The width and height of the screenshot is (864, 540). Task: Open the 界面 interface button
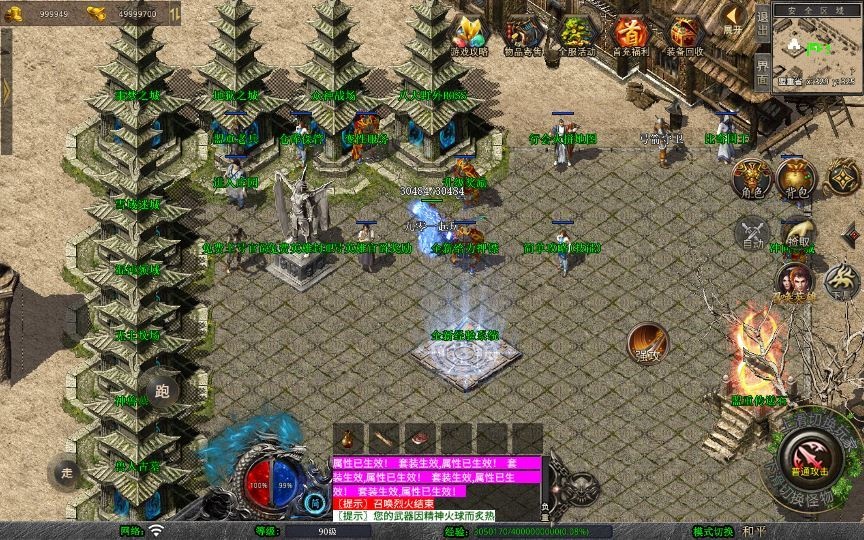[762, 70]
